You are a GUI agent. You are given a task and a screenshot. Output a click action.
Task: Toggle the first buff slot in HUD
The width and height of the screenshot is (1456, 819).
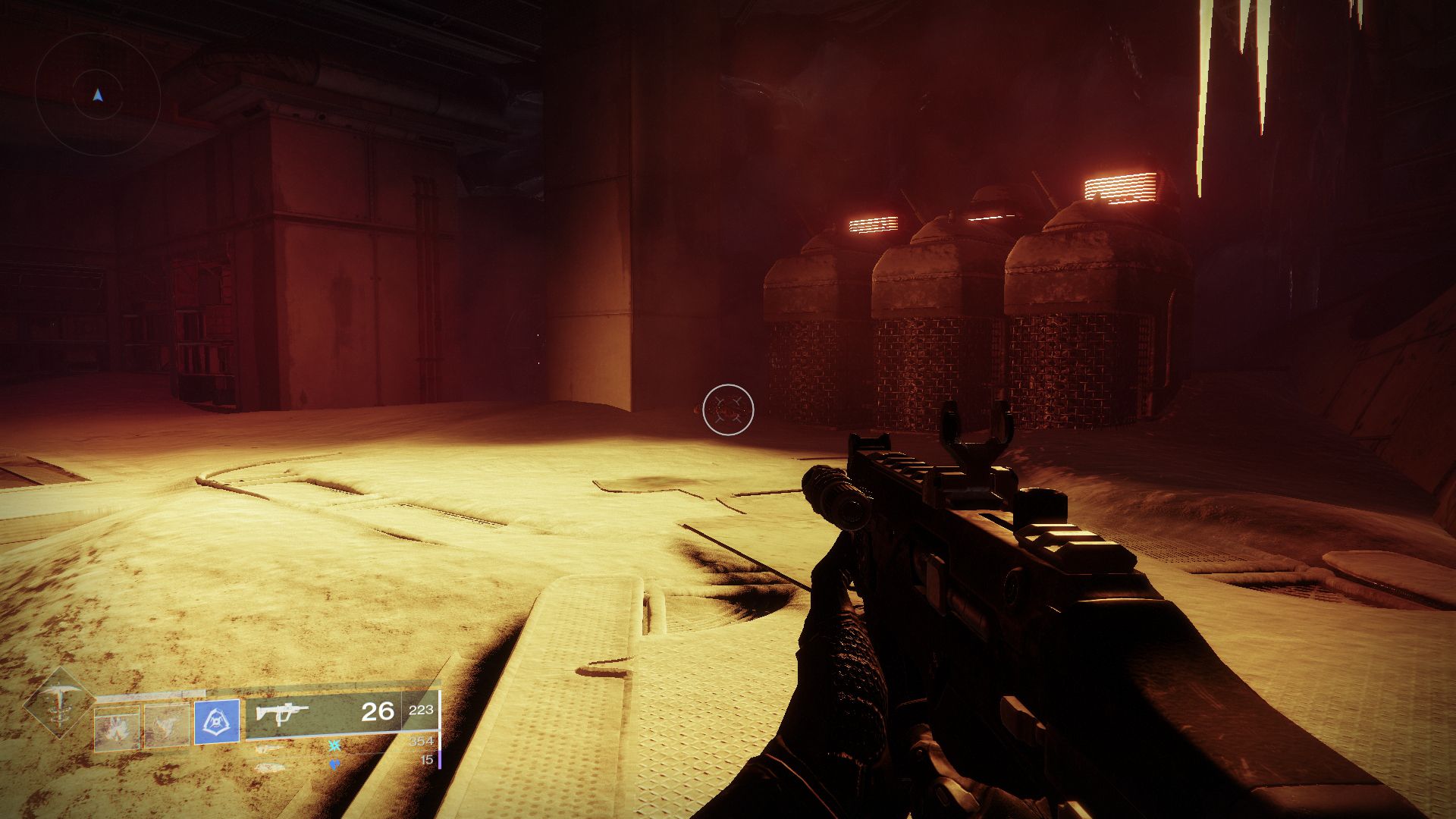pyautogui.click(x=118, y=726)
